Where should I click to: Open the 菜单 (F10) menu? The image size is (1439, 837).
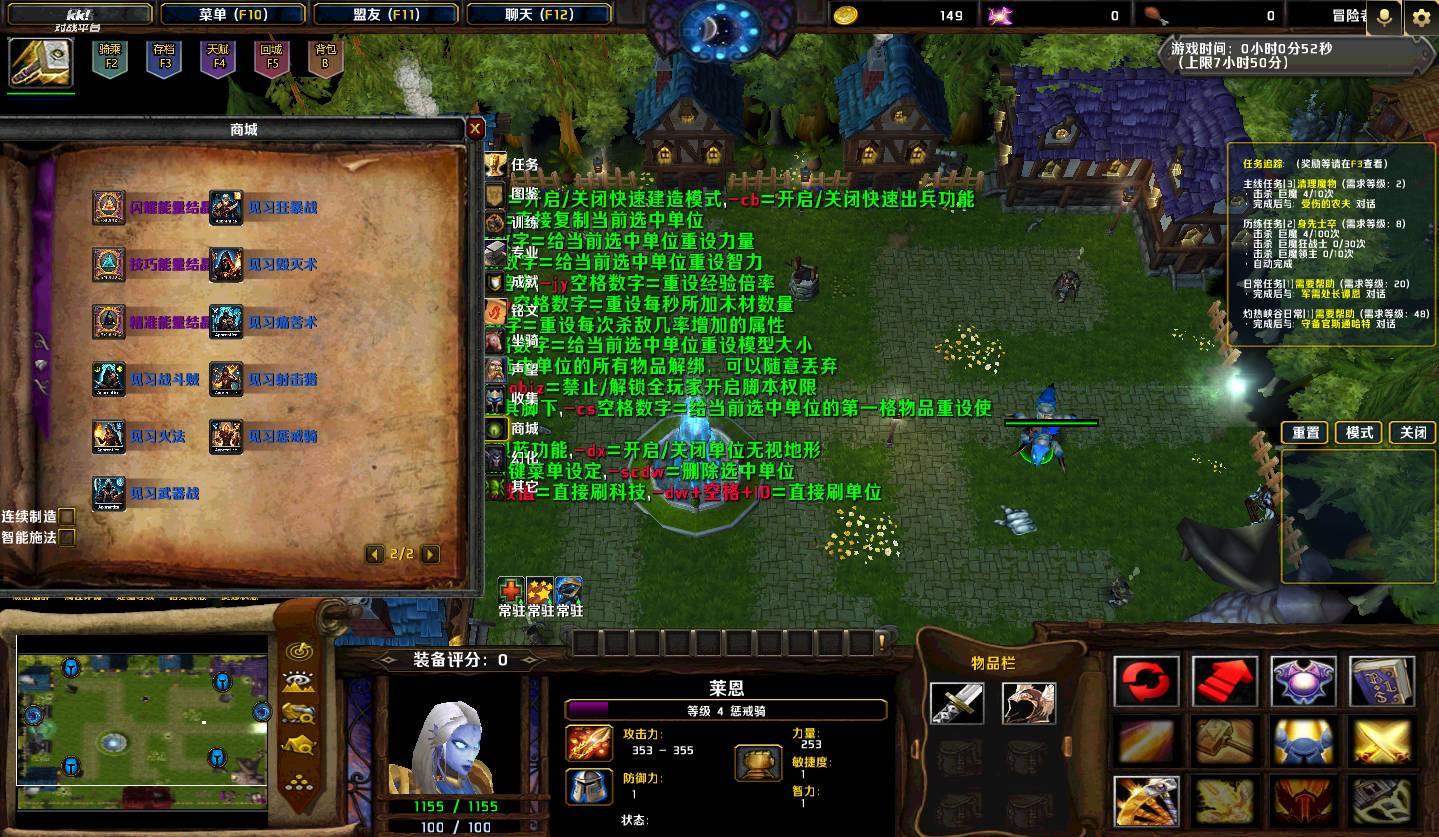pos(233,15)
